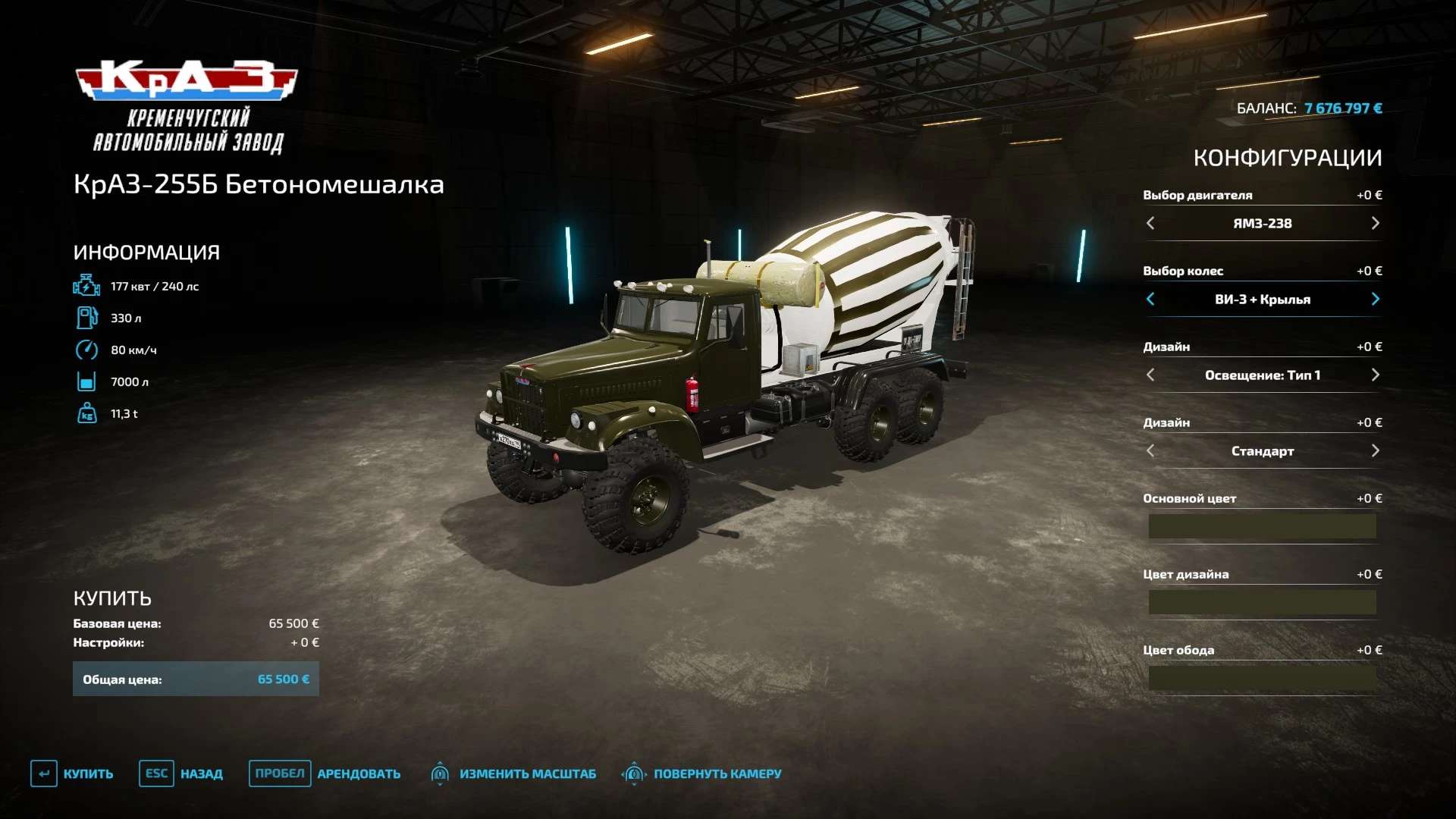The width and height of the screenshot is (1456, 819).
Task: Select previous engine option before ЯМЗ-238
Action: pyautogui.click(x=1150, y=223)
